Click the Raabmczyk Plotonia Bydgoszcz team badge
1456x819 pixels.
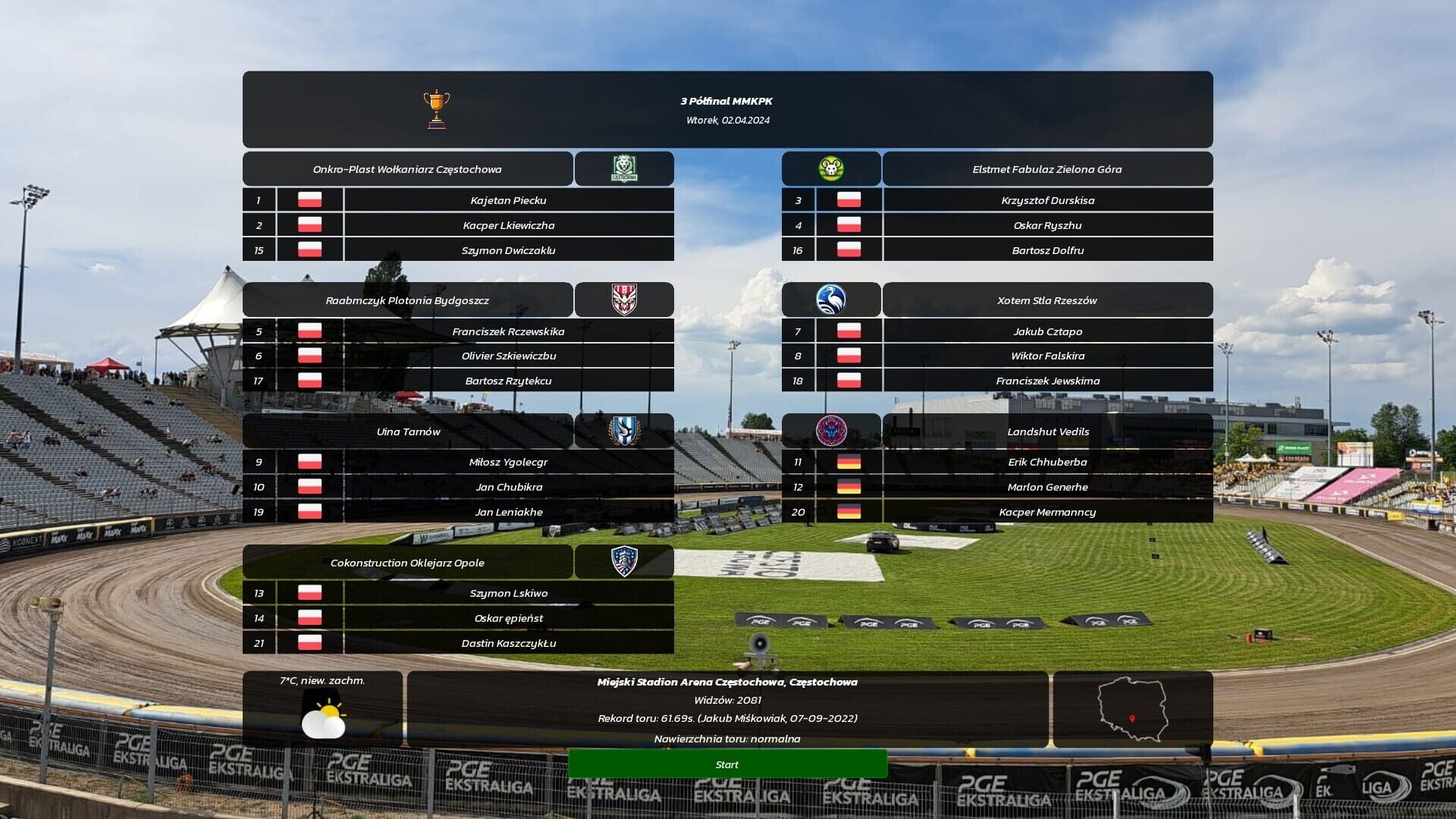tap(623, 300)
